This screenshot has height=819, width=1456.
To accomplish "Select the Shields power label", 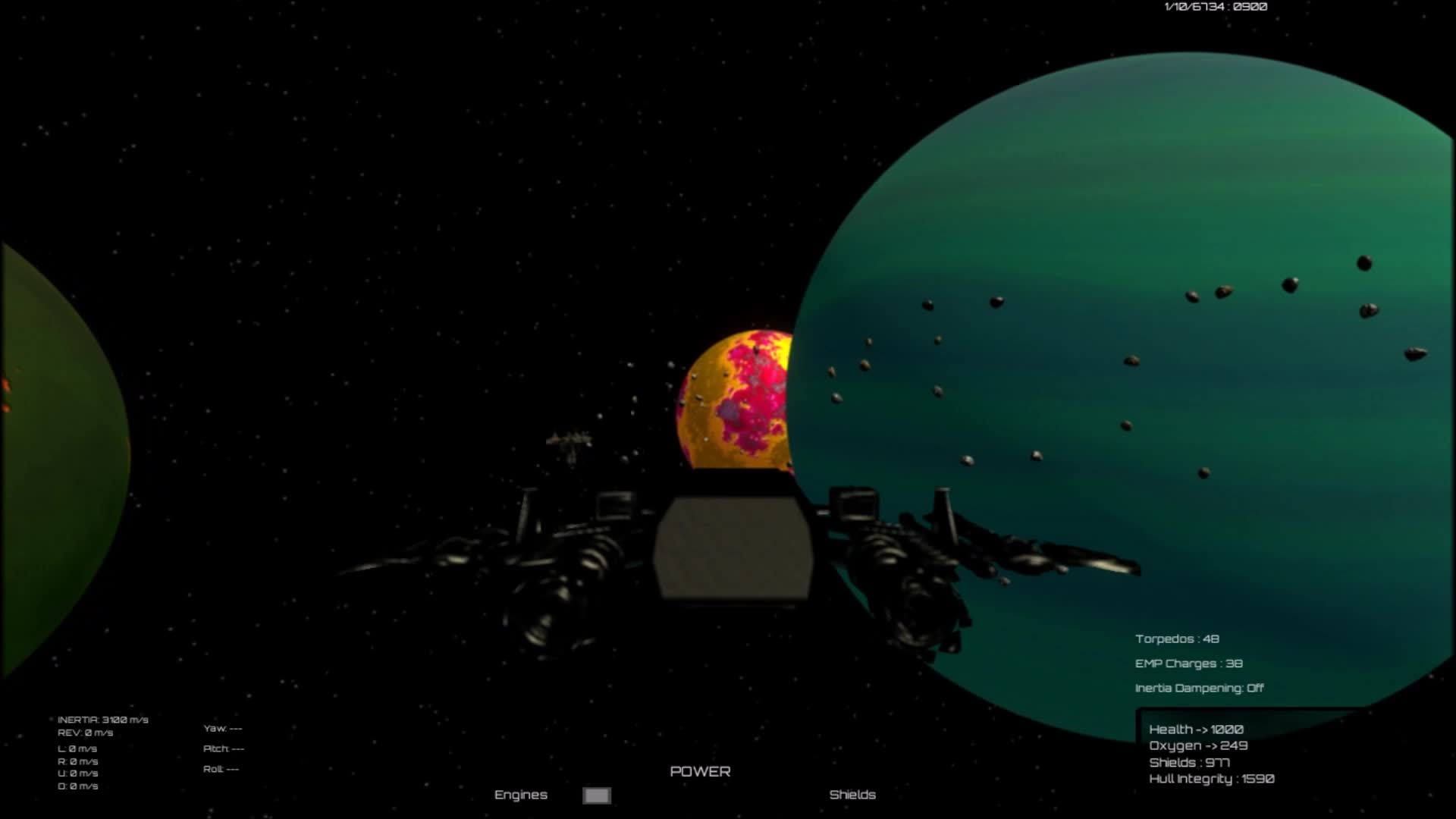I will [x=852, y=795].
